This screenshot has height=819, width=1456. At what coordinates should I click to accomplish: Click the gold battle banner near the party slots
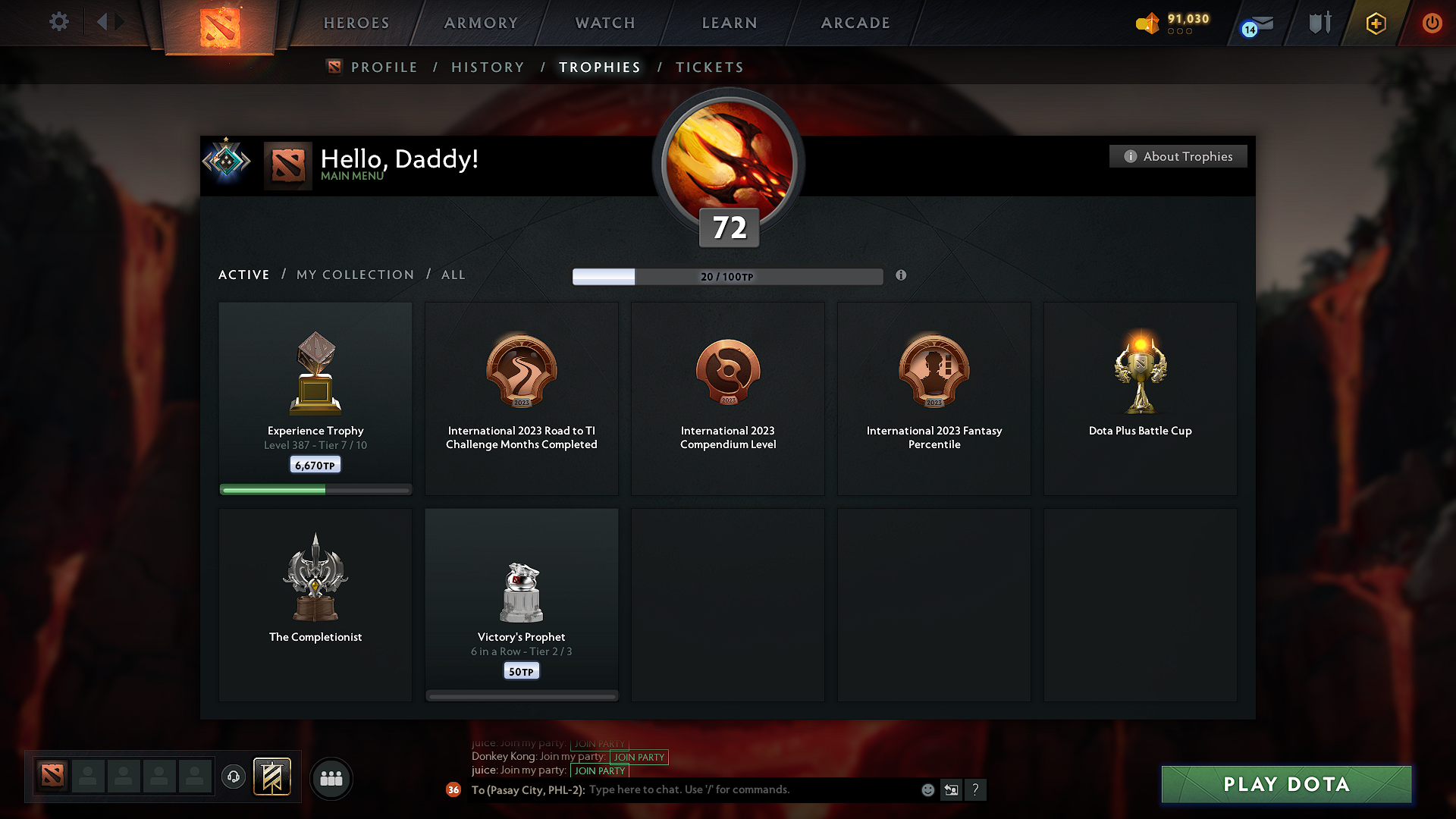point(272,777)
